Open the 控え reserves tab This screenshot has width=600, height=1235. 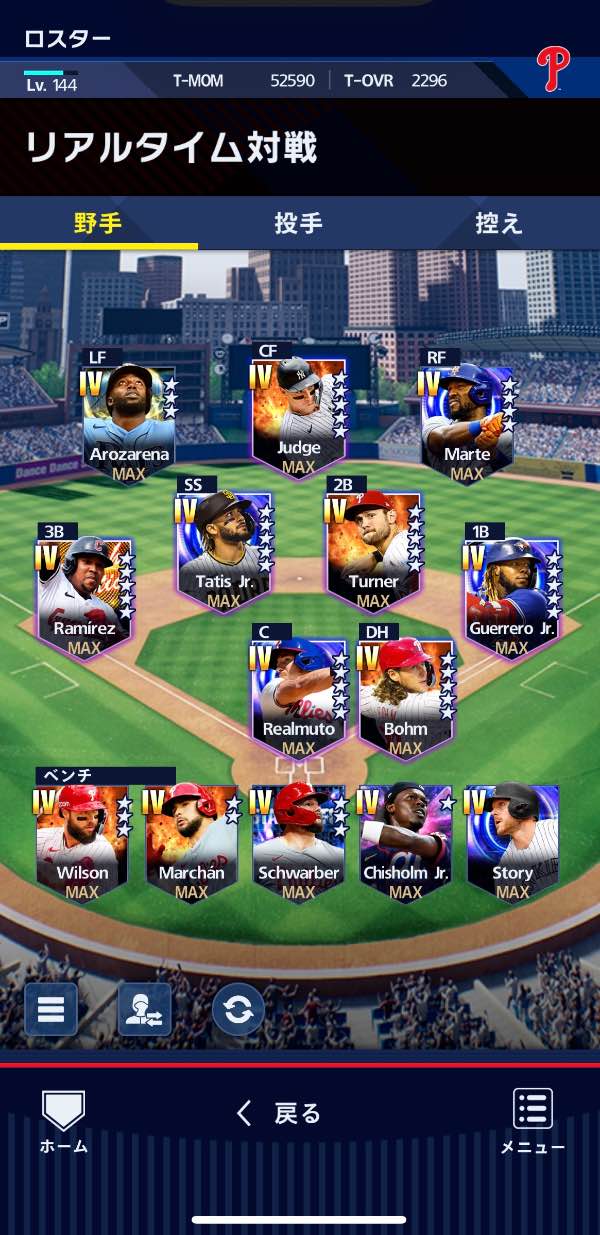pos(498,223)
